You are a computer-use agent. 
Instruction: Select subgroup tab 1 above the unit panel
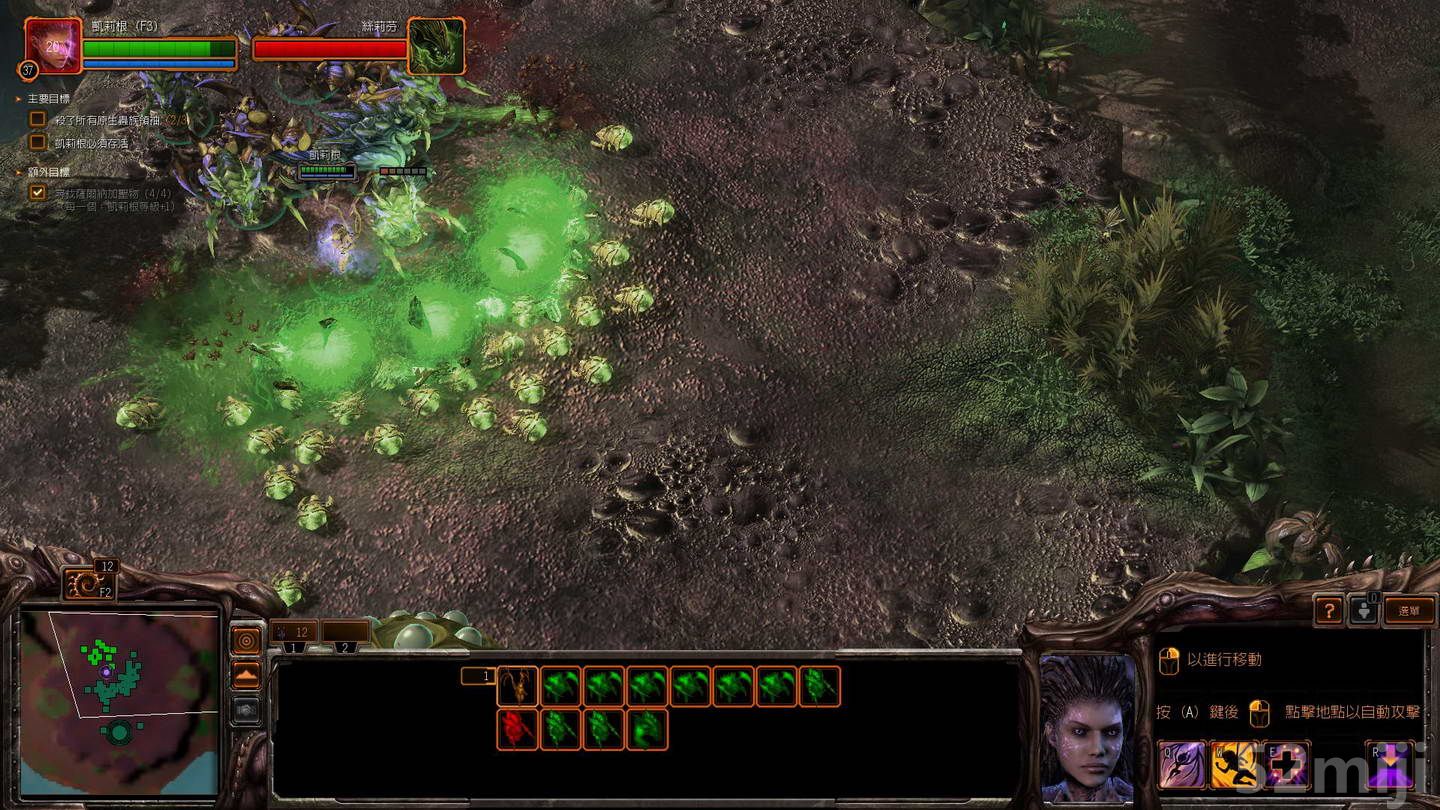click(x=293, y=648)
